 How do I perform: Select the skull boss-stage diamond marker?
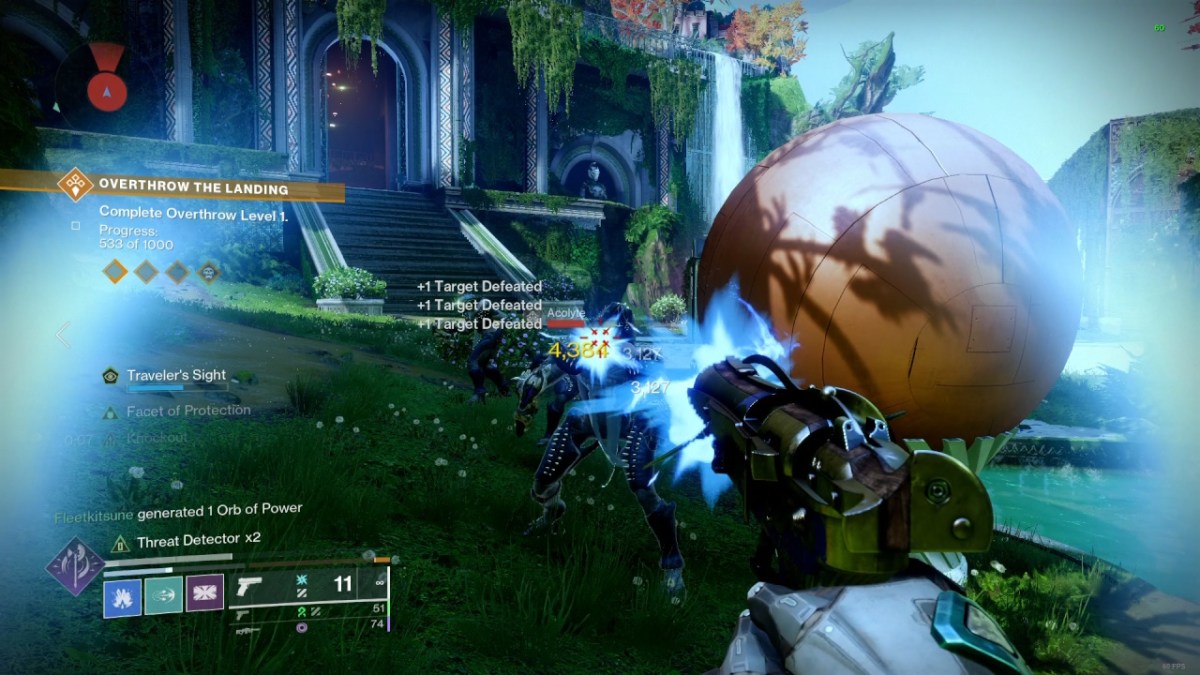(208, 271)
